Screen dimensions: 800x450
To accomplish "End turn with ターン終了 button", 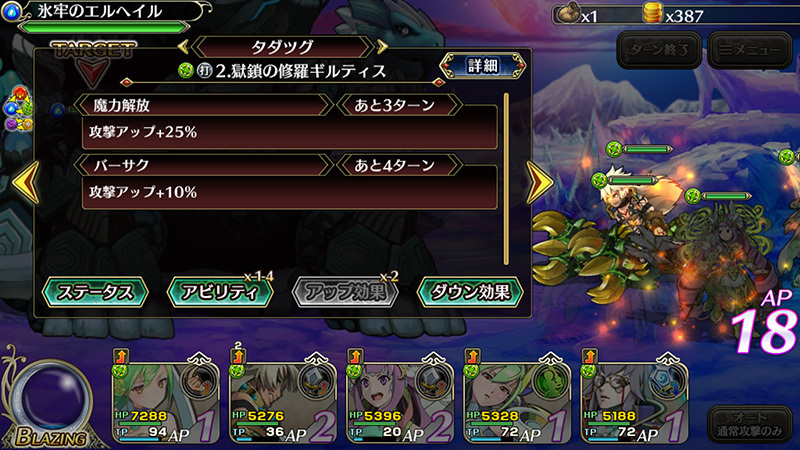I will [658, 48].
